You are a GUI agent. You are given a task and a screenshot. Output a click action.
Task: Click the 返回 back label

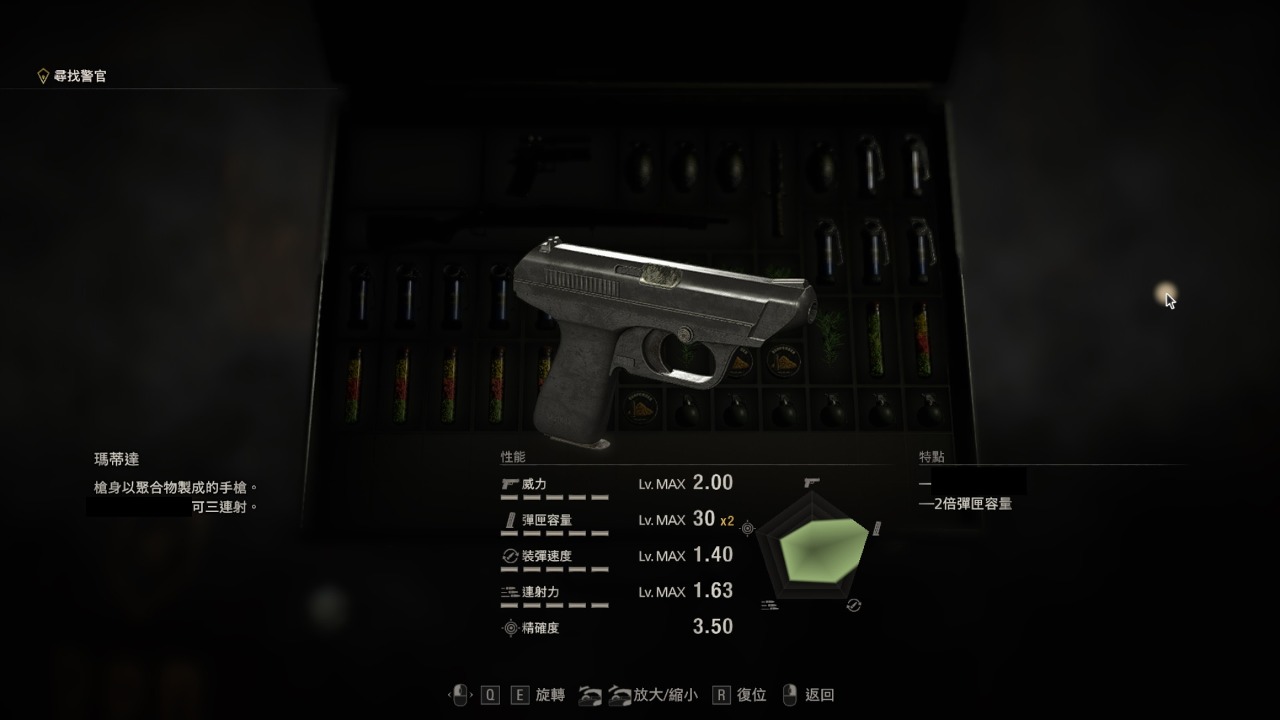(x=819, y=695)
